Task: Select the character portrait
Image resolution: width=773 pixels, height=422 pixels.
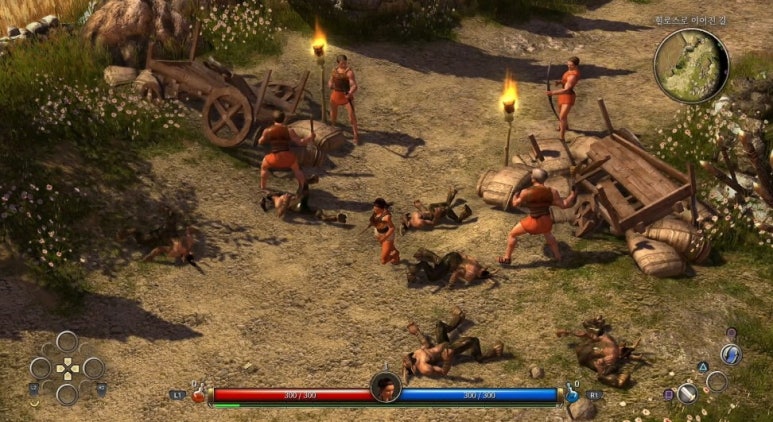Action: tap(385, 387)
